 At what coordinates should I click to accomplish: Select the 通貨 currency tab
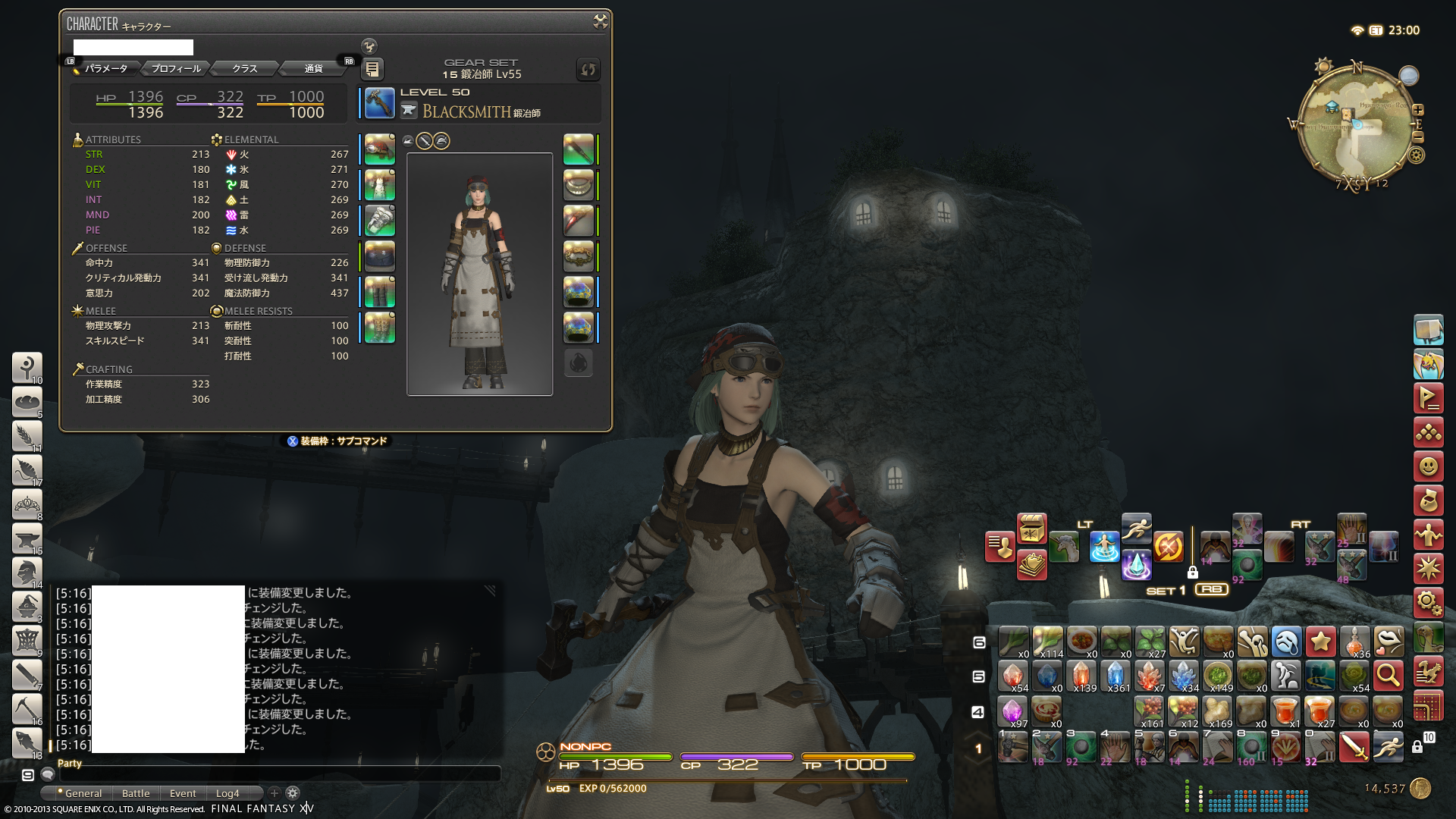pyautogui.click(x=313, y=69)
